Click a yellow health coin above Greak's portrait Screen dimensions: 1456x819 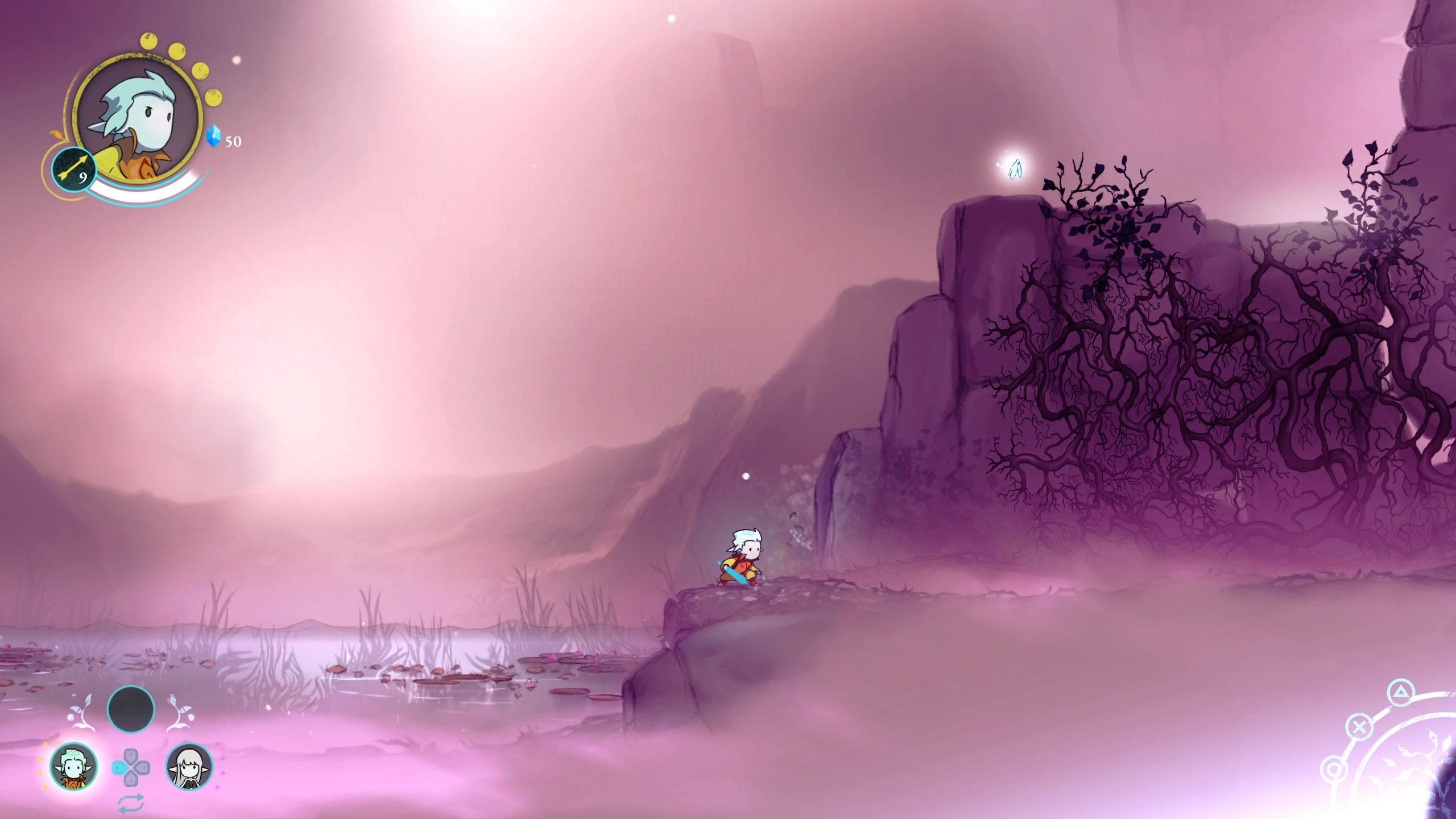click(148, 41)
